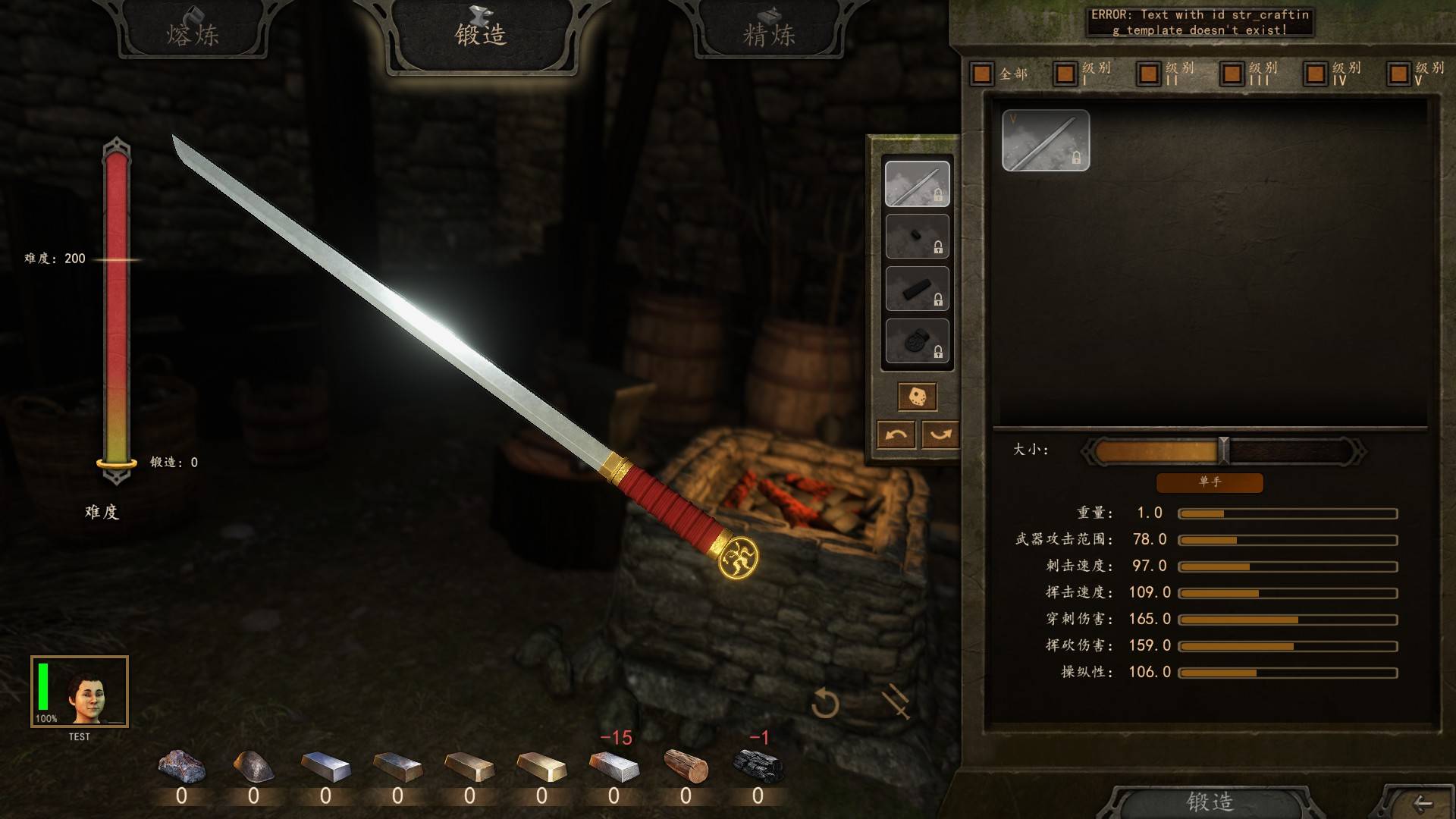Open the 锻造 forging tab
The image size is (1456, 819).
481,35
